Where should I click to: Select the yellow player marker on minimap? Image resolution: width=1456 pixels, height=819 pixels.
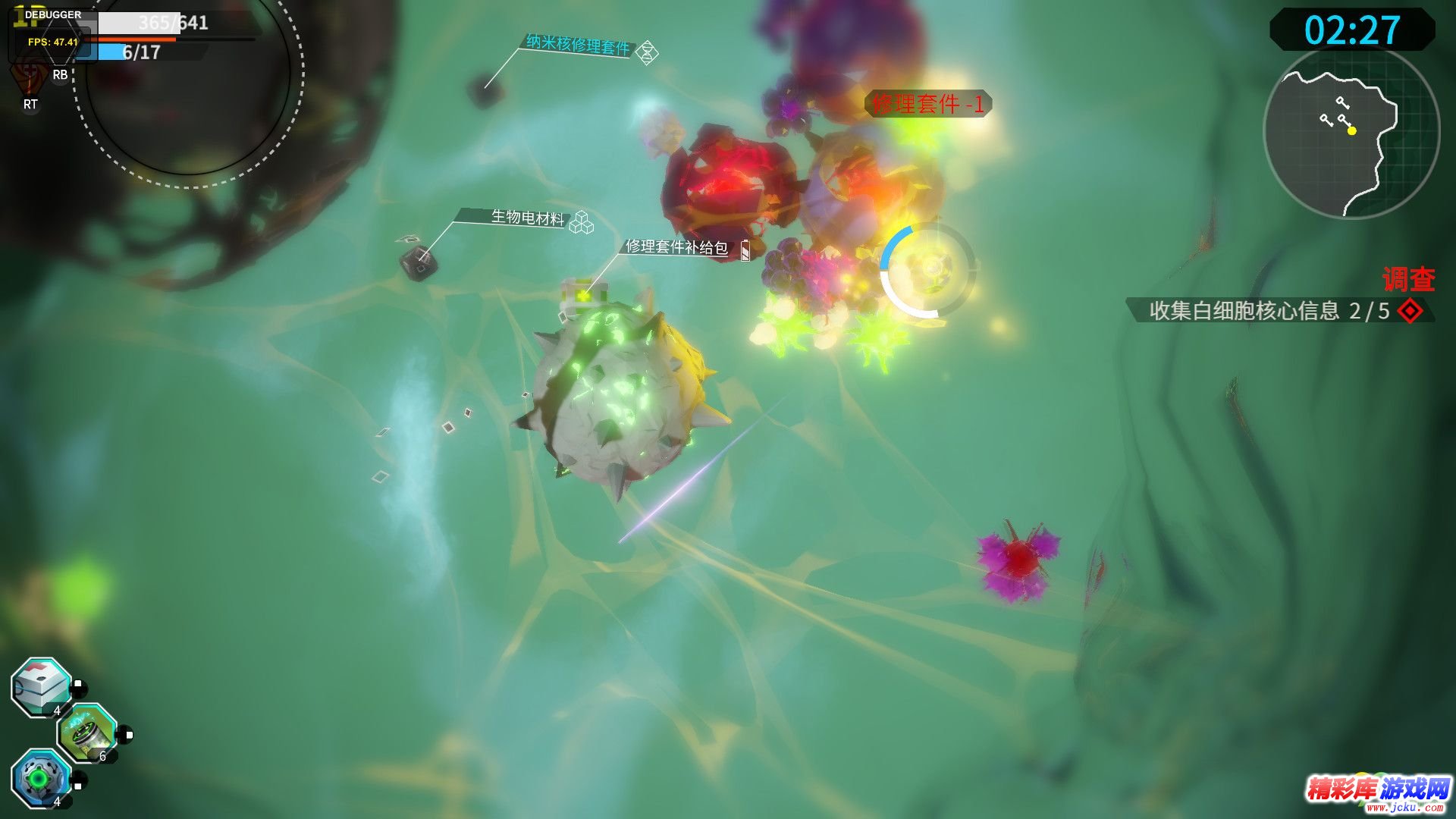[1351, 131]
